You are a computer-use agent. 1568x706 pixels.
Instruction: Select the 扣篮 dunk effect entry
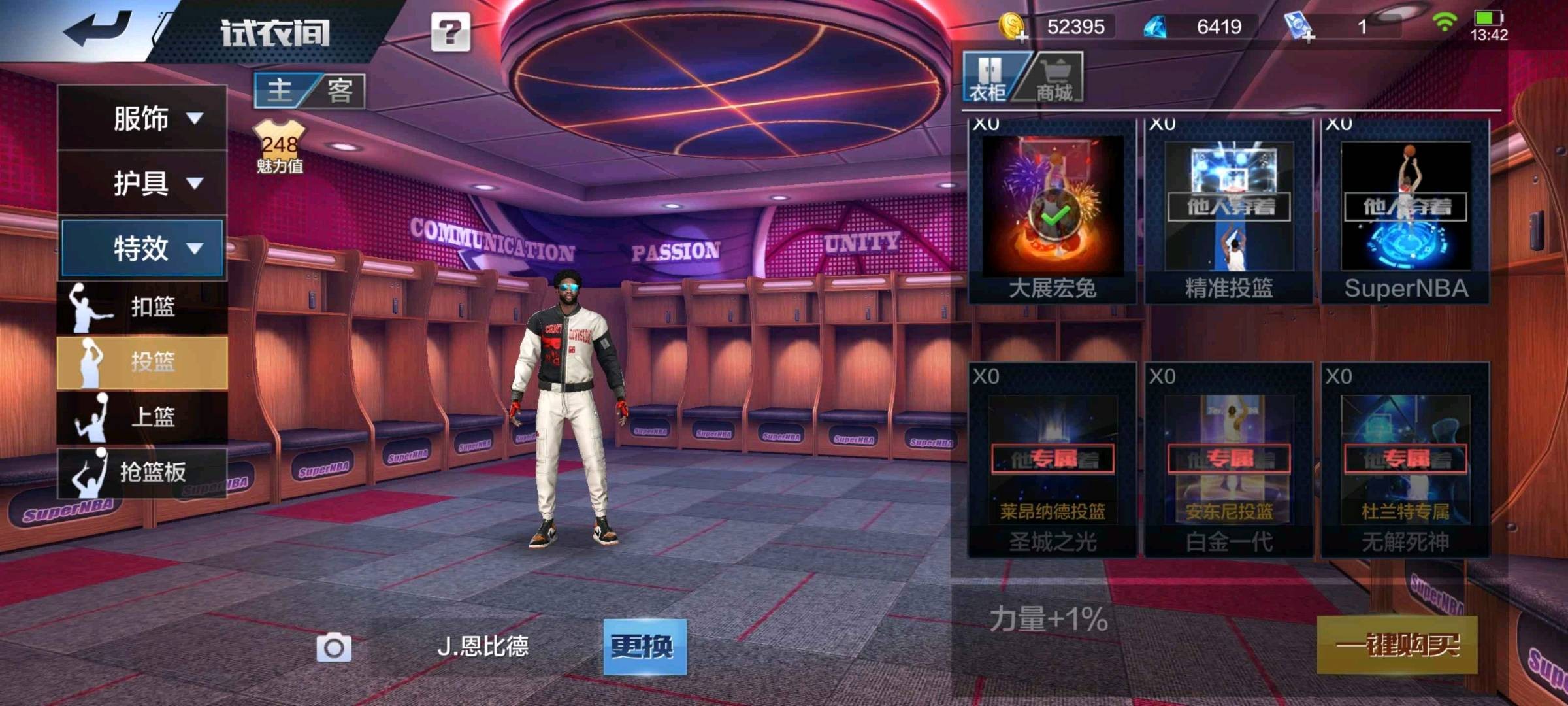coord(142,307)
